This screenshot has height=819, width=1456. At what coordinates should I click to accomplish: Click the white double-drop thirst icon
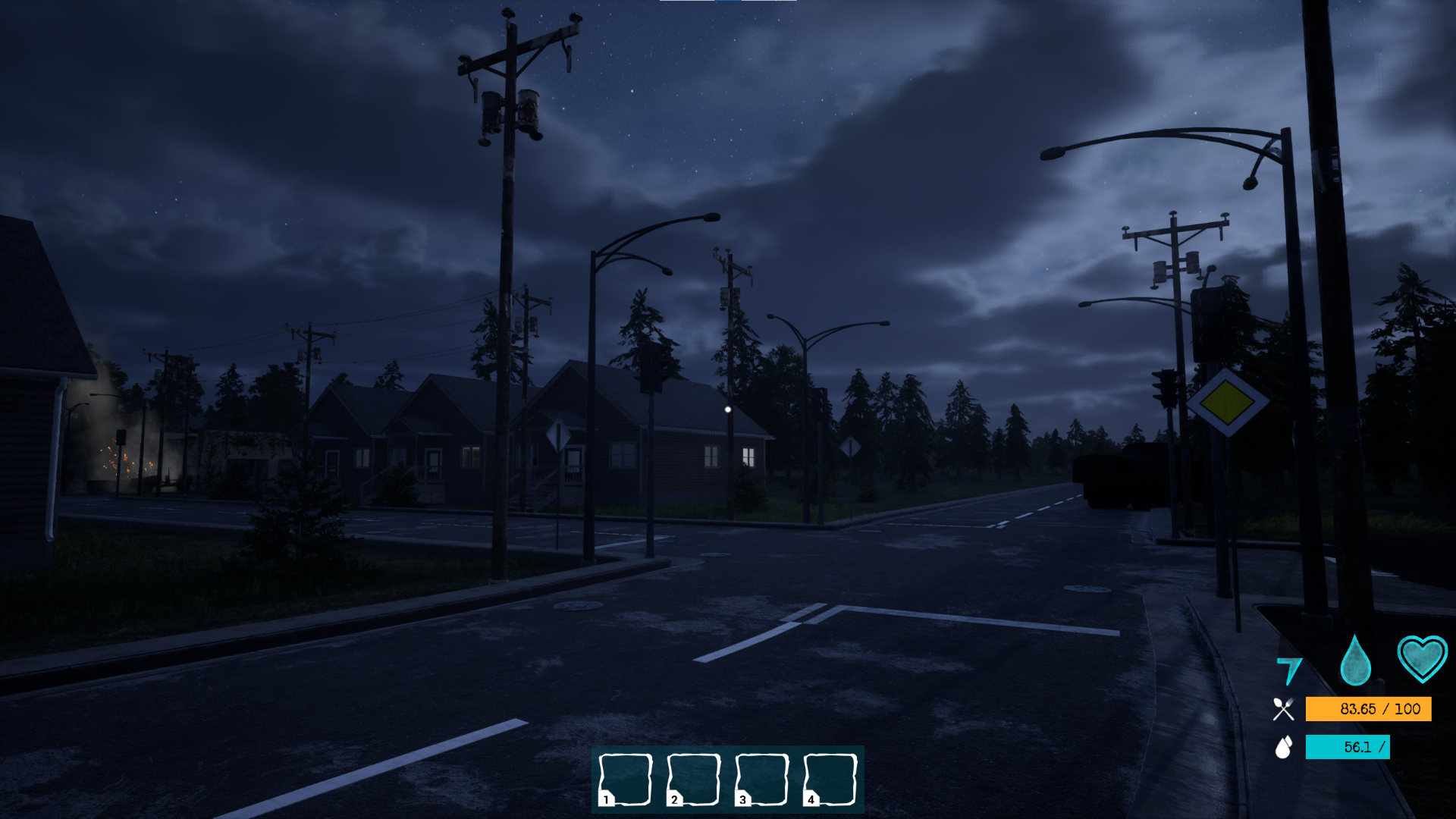pos(1282,748)
